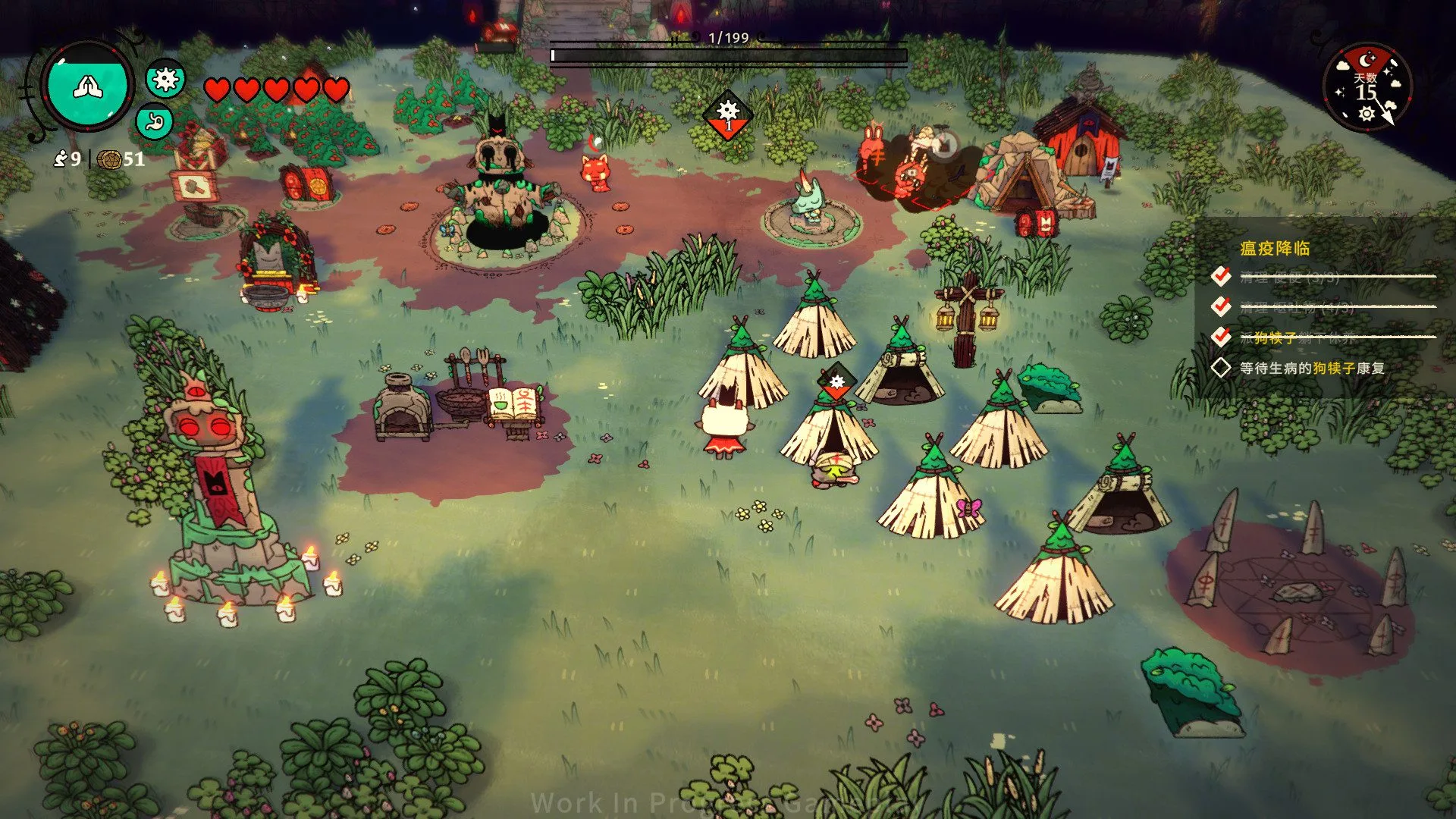Select the teal sickness virus icon

(x=165, y=78)
